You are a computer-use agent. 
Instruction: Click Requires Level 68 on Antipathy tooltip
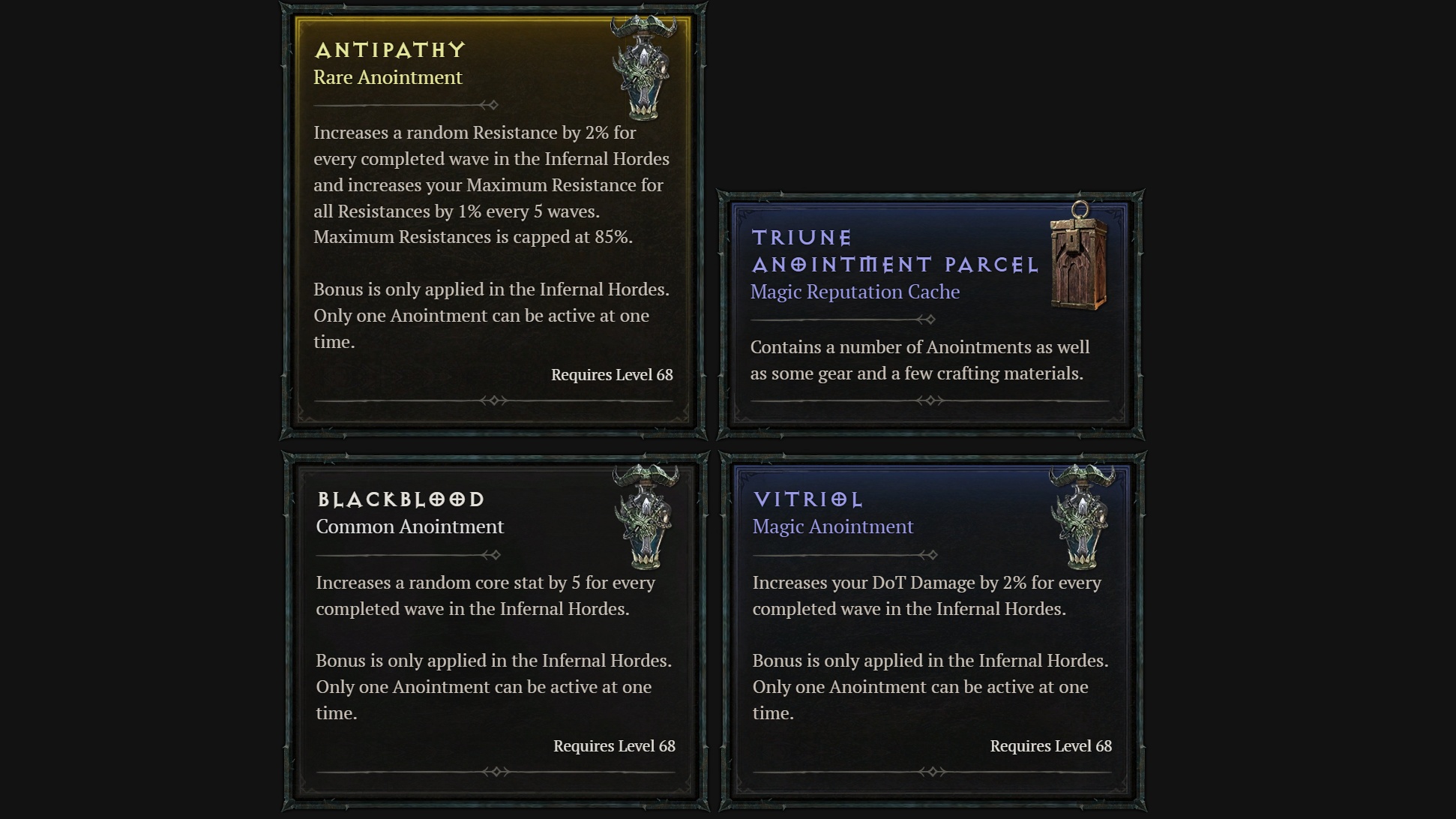pos(612,374)
